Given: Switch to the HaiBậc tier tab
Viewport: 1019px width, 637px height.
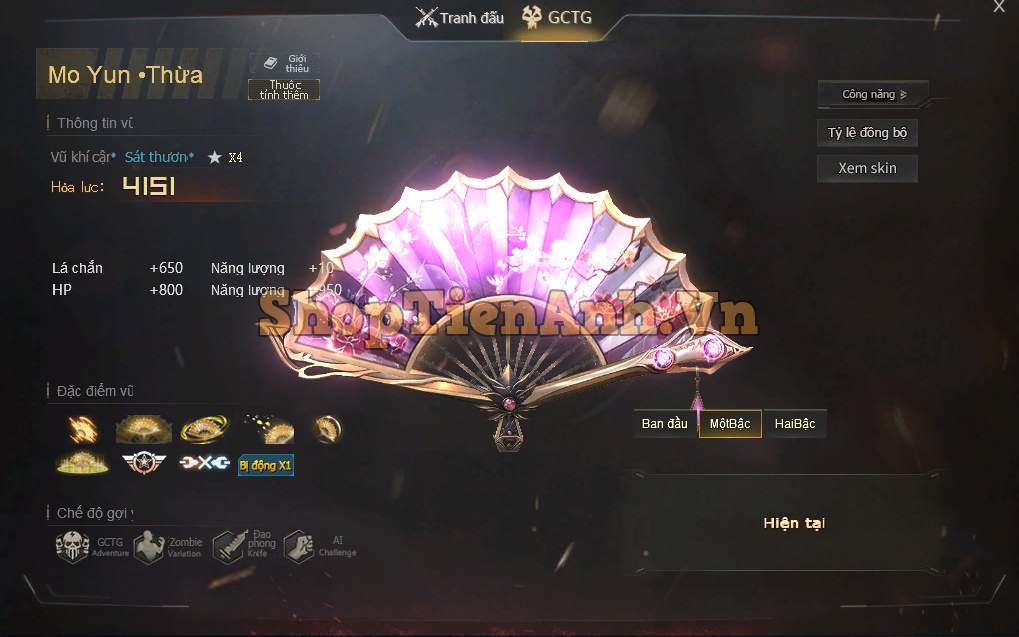Looking at the screenshot, I should coord(795,424).
